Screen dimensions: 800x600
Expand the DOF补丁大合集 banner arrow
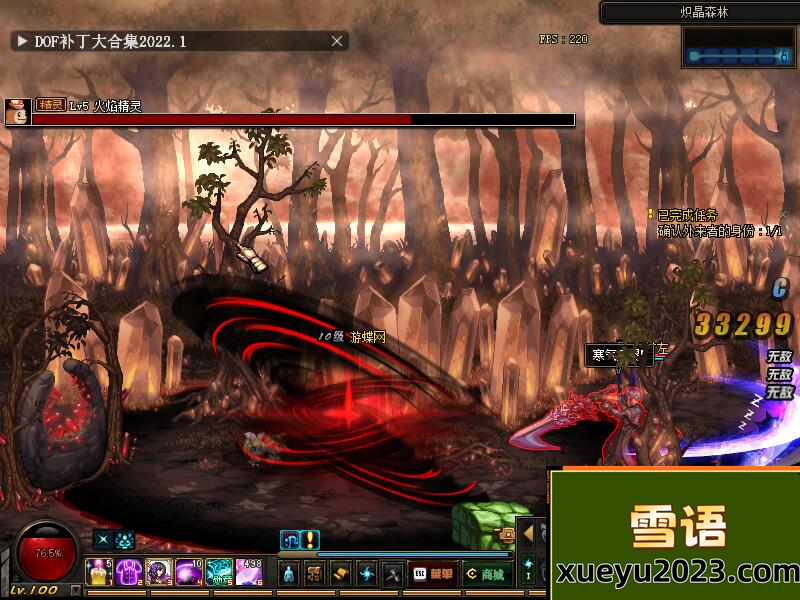pos(21,41)
